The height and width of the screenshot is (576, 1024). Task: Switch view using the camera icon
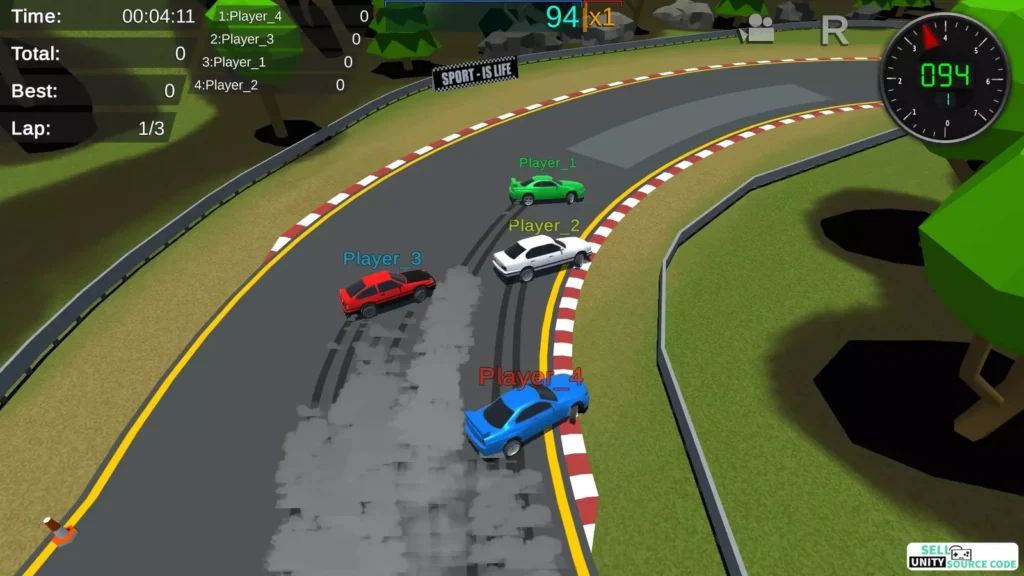pyautogui.click(x=760, y=31)
